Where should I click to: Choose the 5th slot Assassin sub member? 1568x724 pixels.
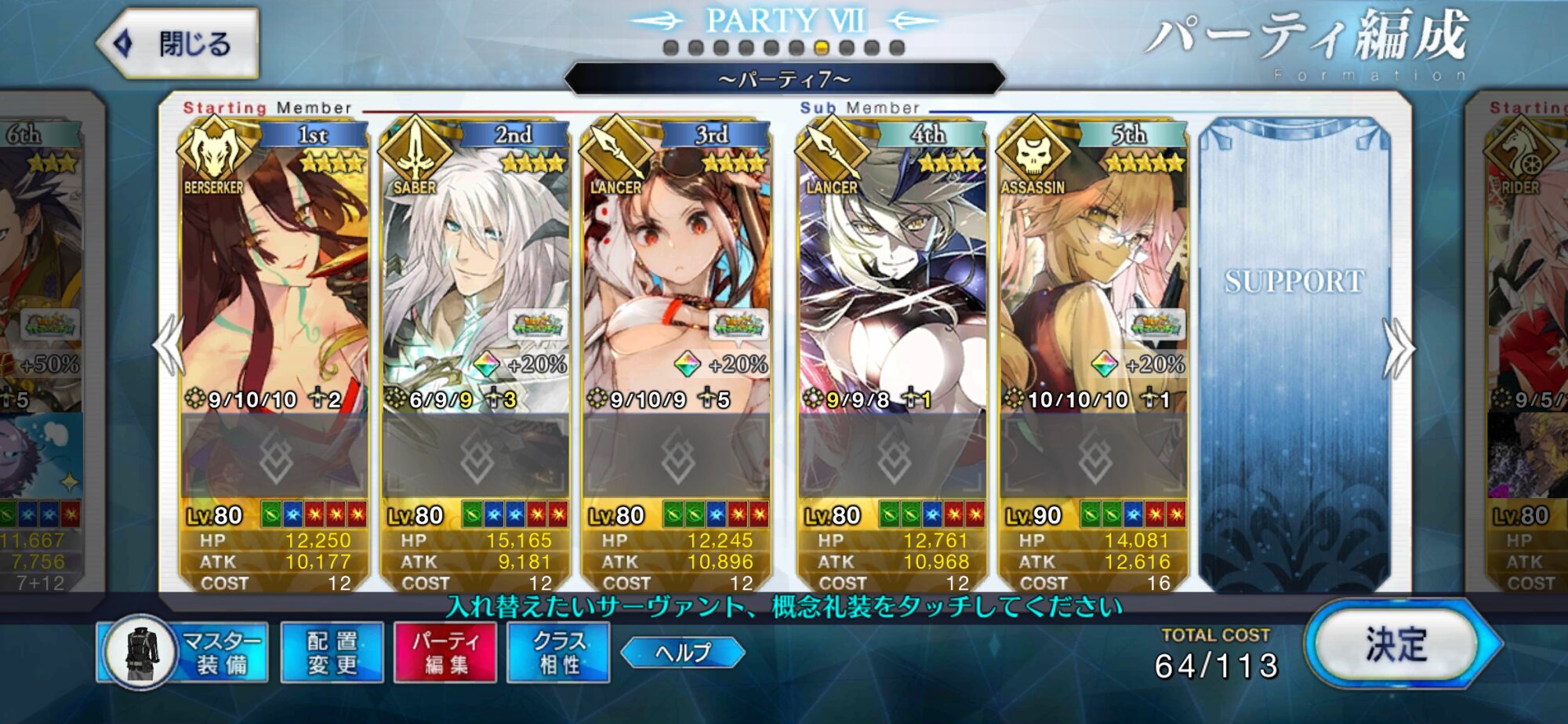(1092, 282)
